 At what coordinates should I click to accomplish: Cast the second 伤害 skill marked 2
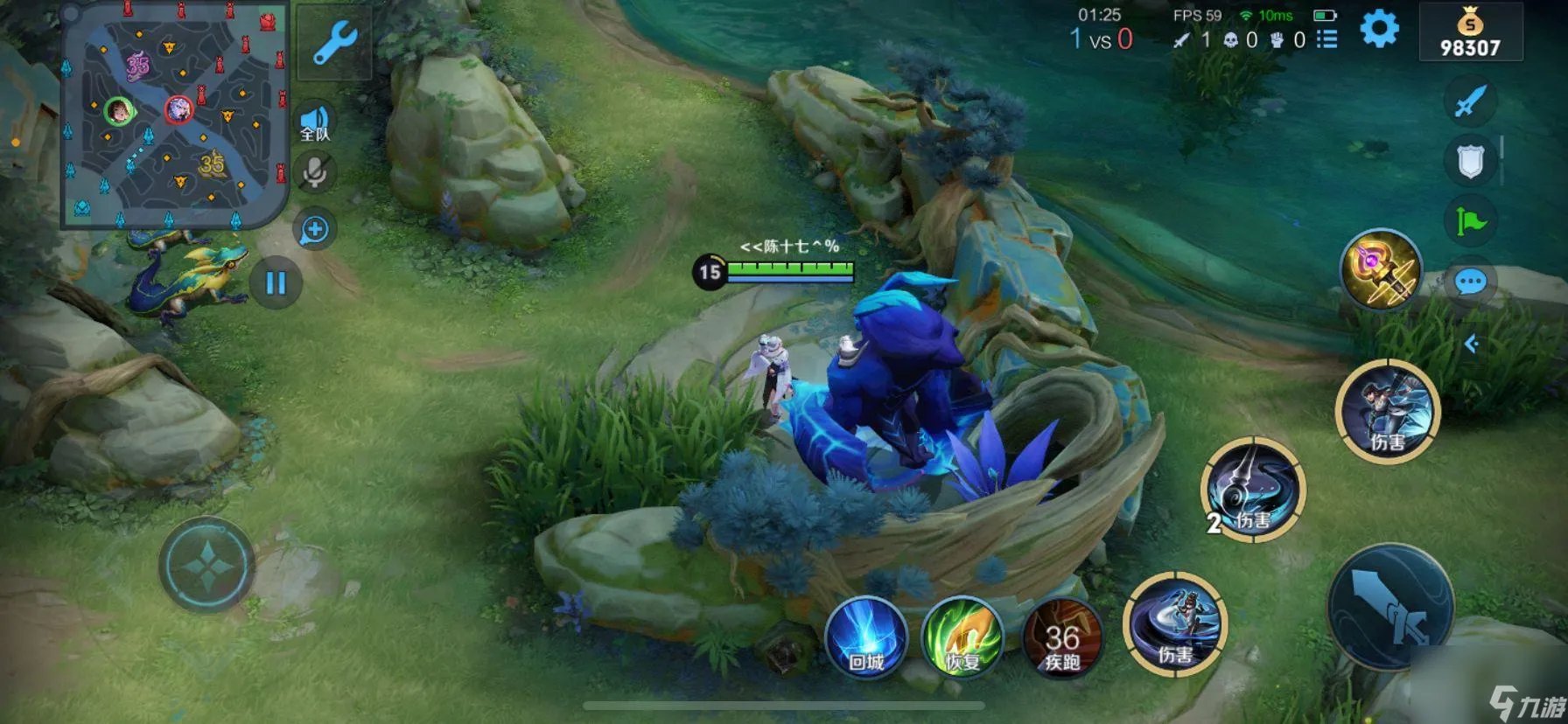[x=1253, y=490]
